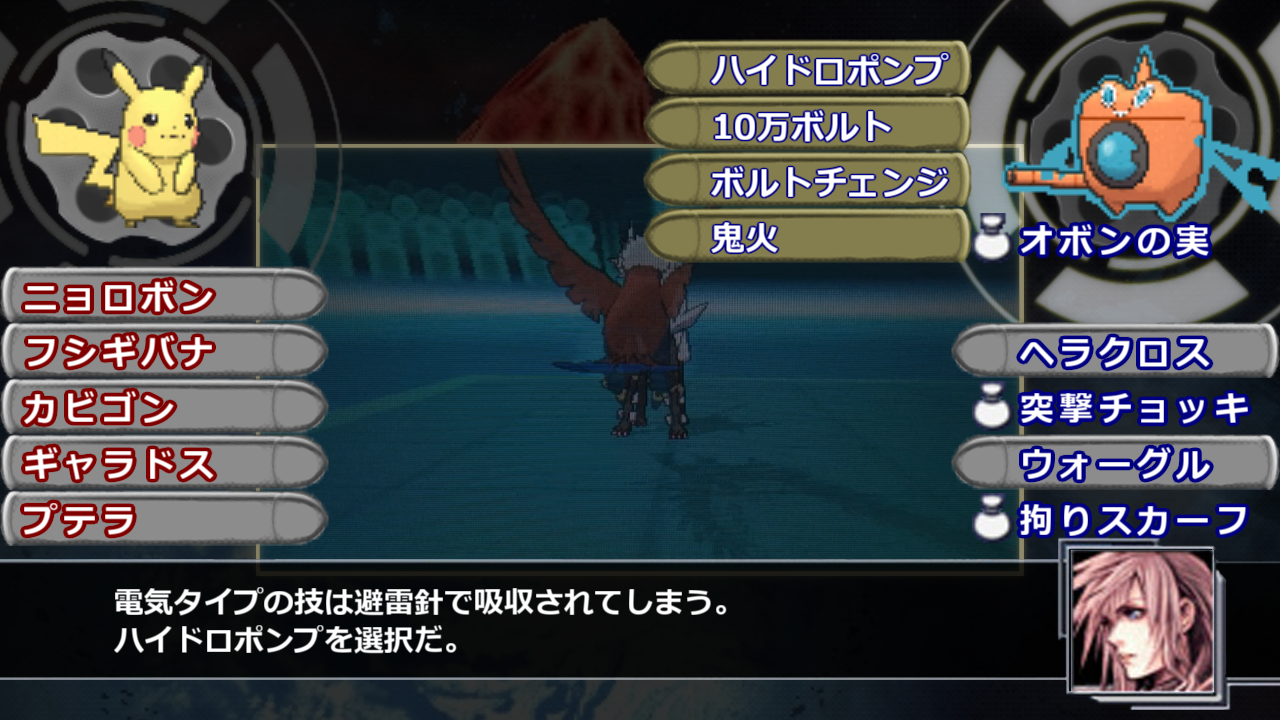The width and height of the screenshot is (1280, 720).
Task: Select the item icon beside 突撃チョッキ
Action: coord(993,405)
